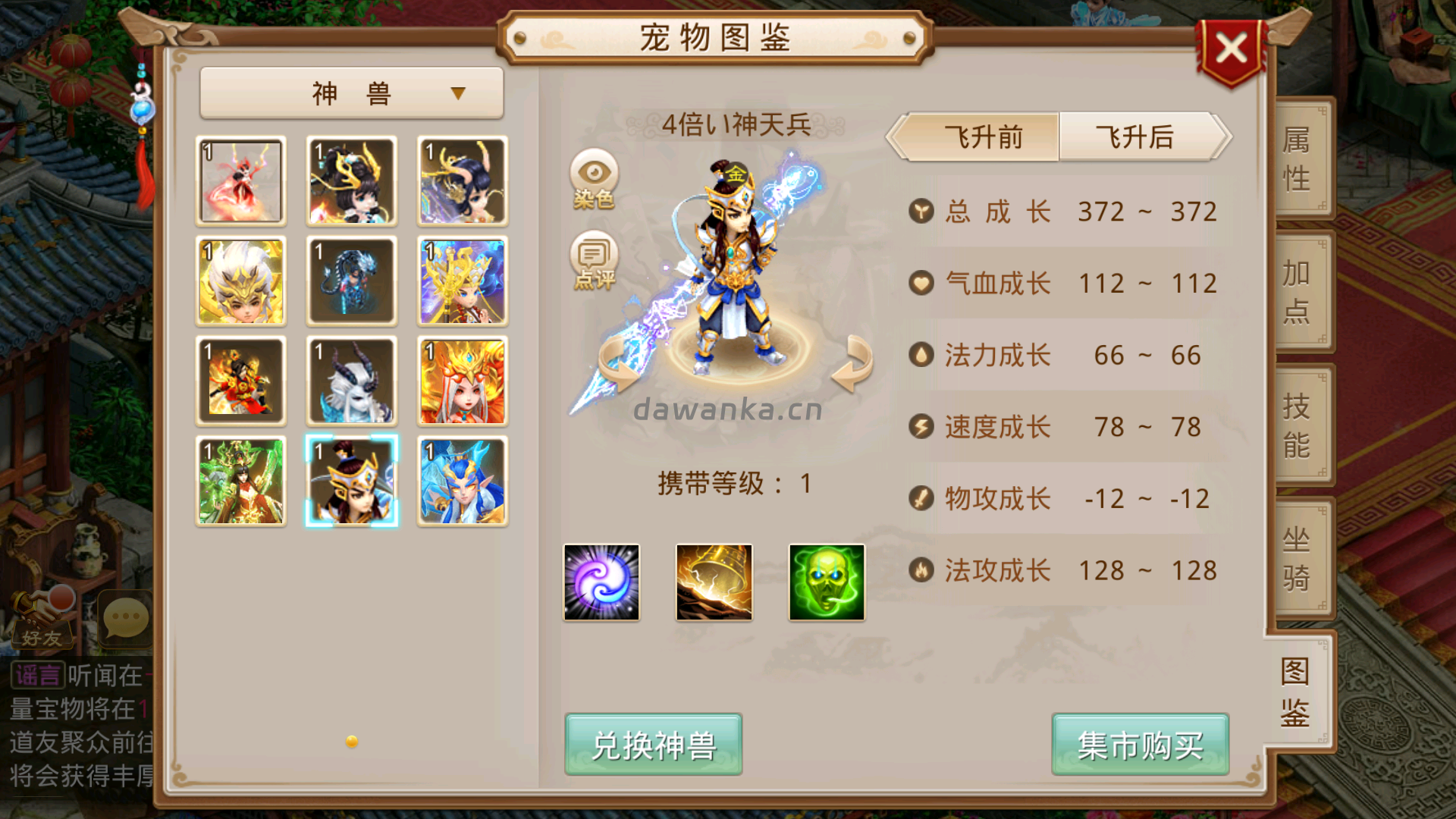The image size is (1456, 819).
Task: Select the golden bell skill icon
Action: pyautogui.click(x=714, y=581)
